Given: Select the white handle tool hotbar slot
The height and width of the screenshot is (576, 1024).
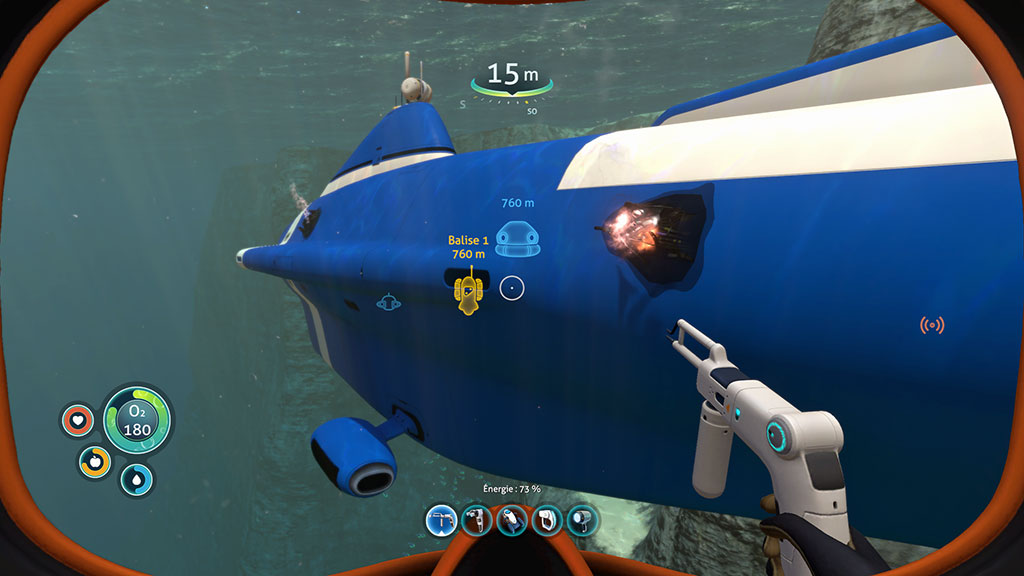Looking at the screenshot, I should coord(547,519).
